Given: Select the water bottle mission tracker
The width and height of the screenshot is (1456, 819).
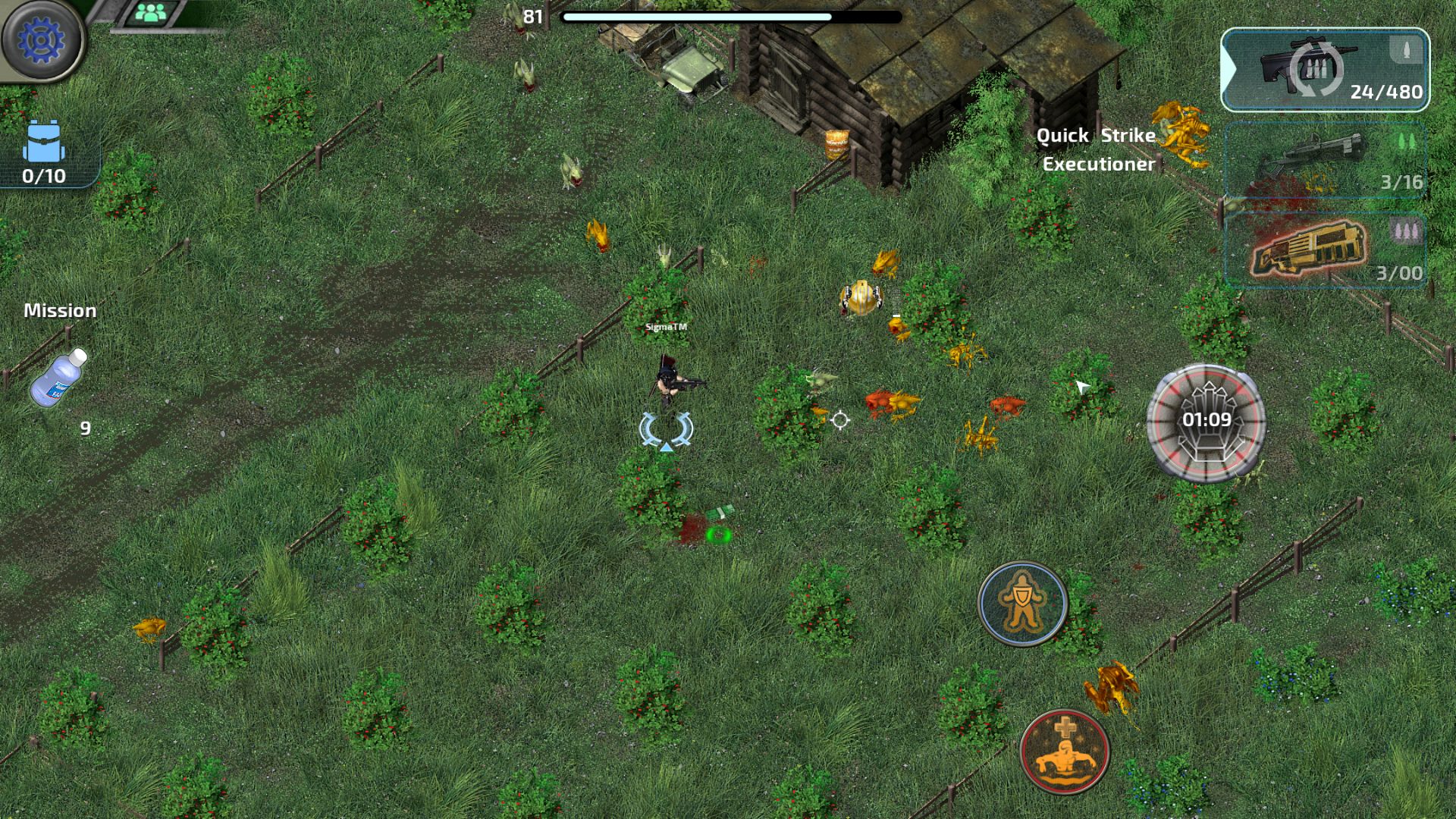Looking at the screenshot, I should click(59, 377).
